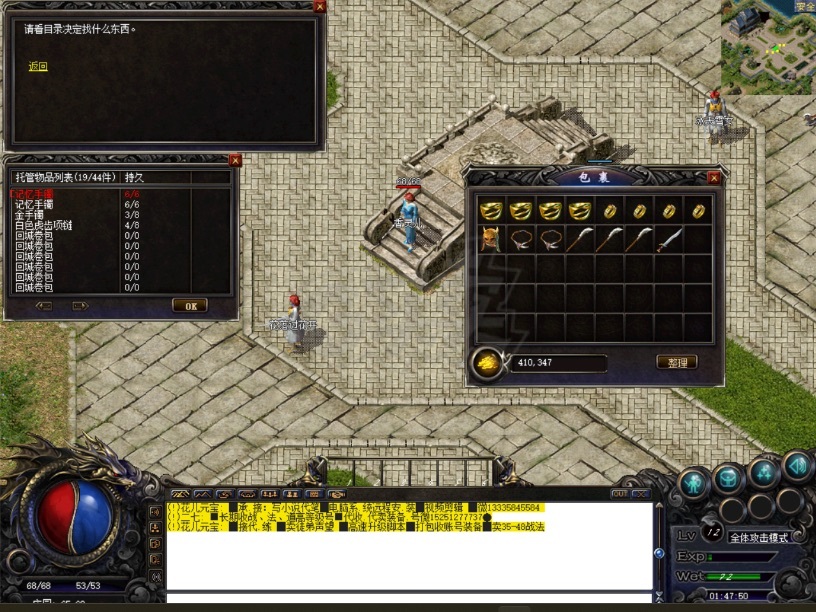Select the 白色虎齿项链 list entry

point(43,226)
